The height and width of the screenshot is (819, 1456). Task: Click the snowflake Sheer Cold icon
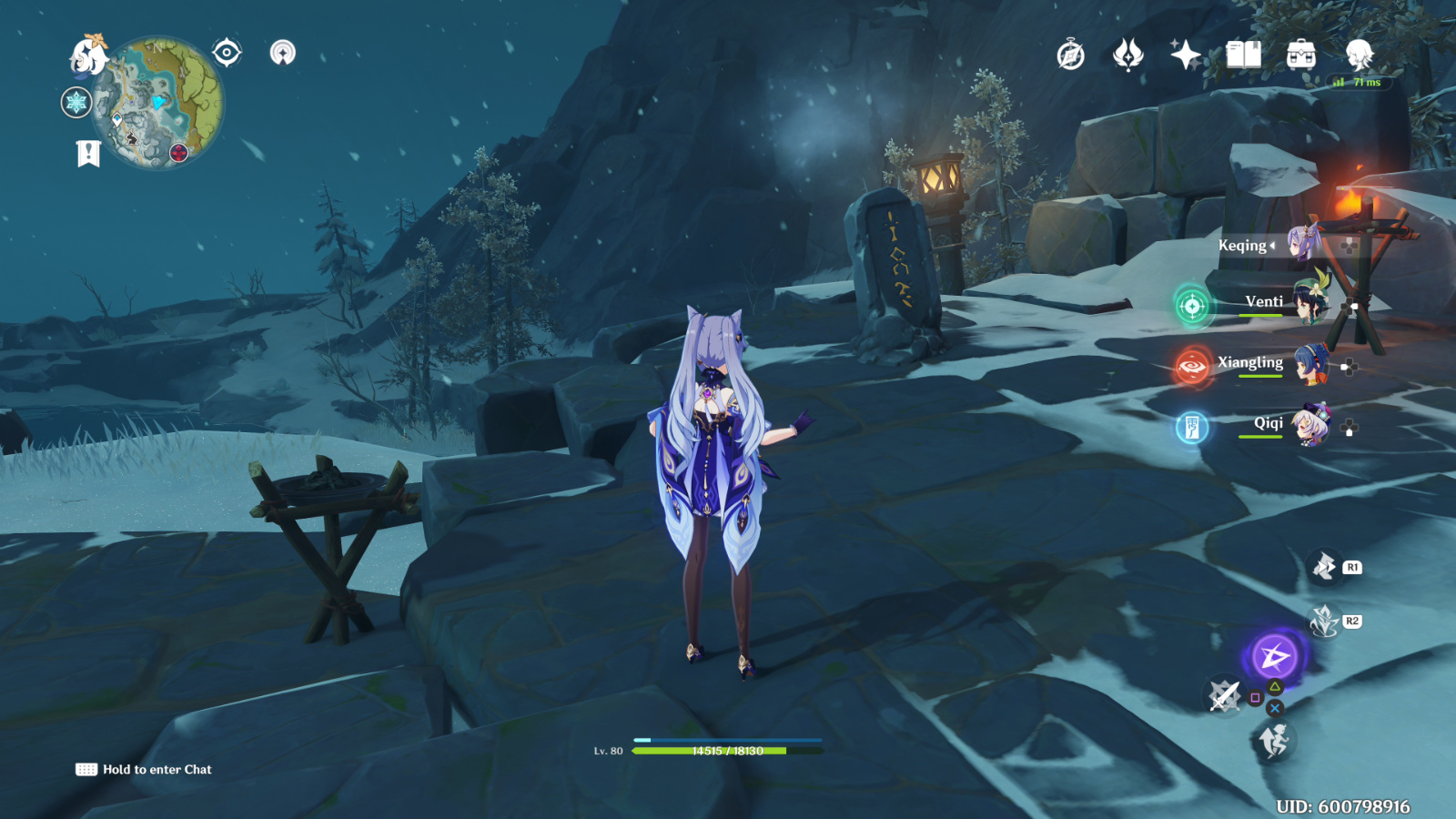tap(76, 103)
